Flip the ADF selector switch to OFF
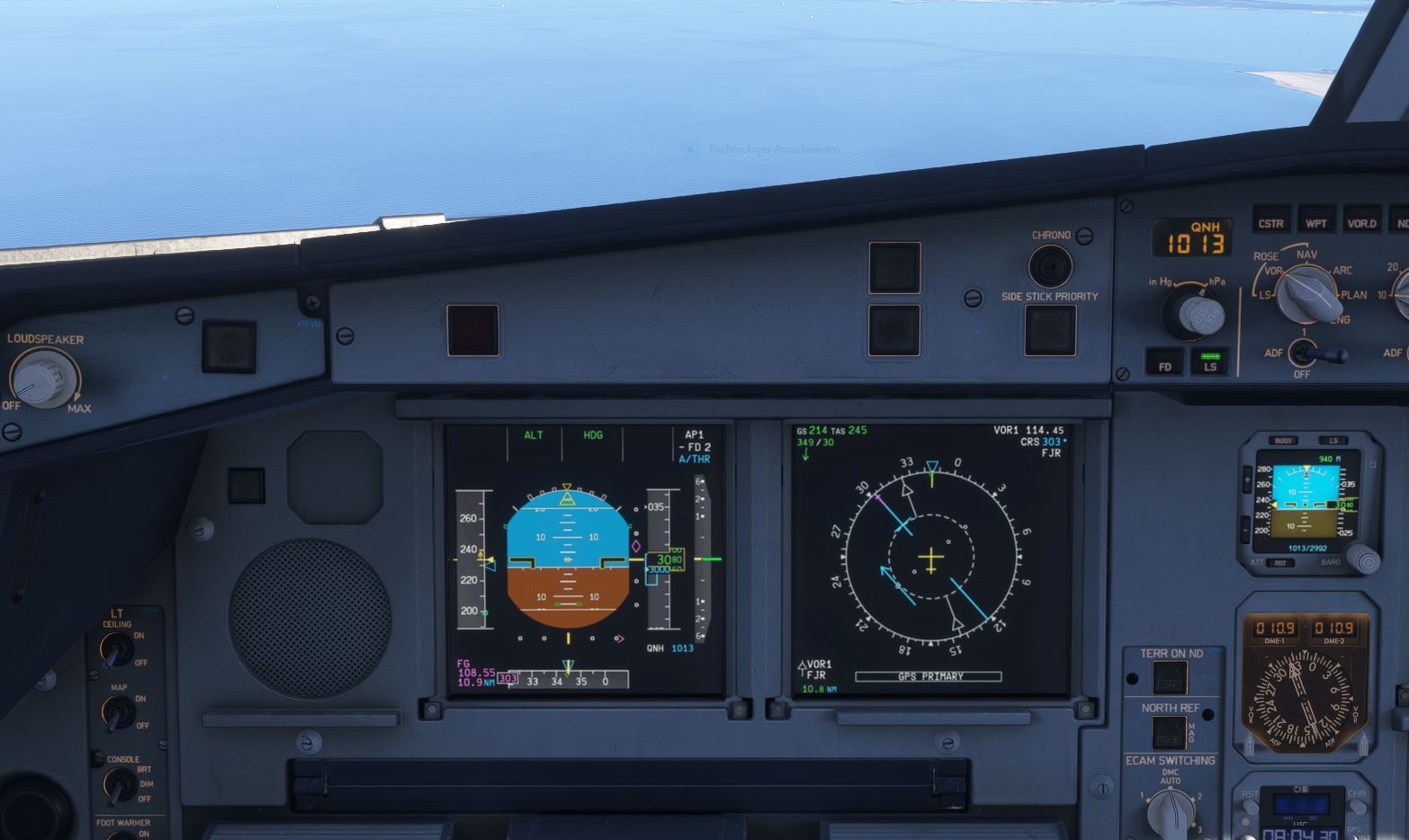Image resolution: width=1409 pixels, height=840 pixels. pos(1303,358)
